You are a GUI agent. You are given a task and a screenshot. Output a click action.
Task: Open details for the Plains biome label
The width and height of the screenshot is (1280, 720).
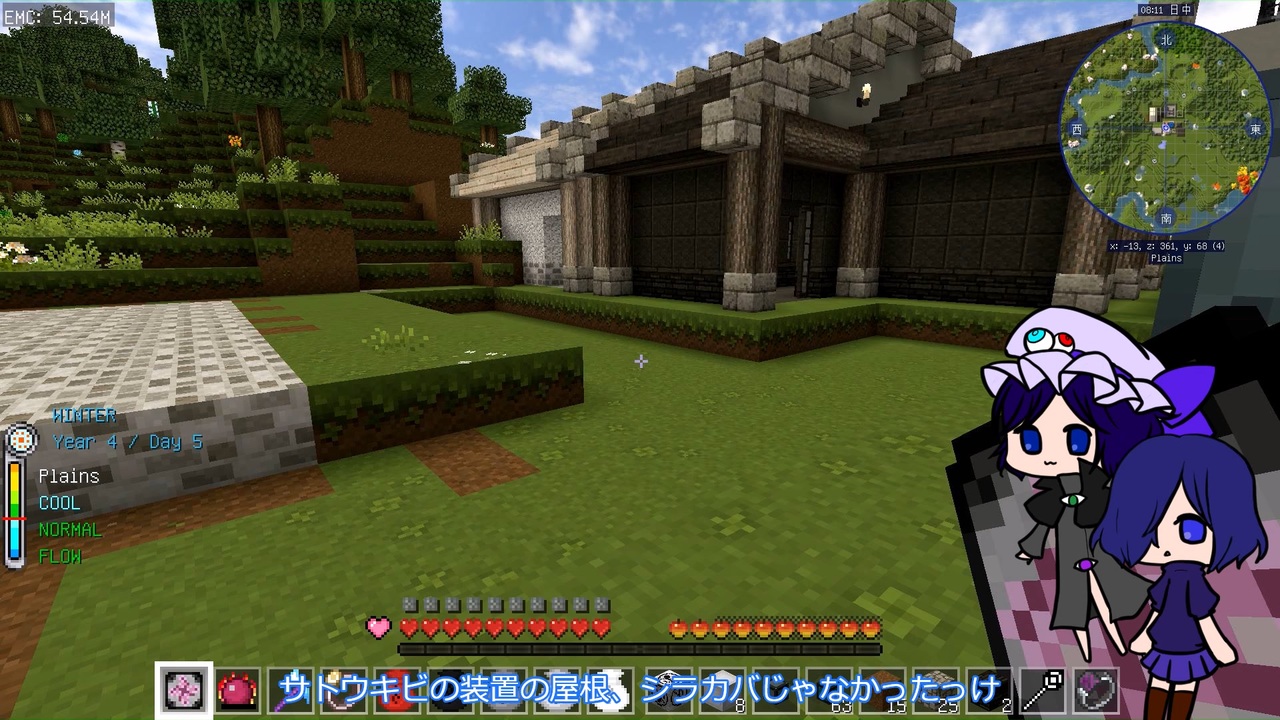(x=68, y=476)
